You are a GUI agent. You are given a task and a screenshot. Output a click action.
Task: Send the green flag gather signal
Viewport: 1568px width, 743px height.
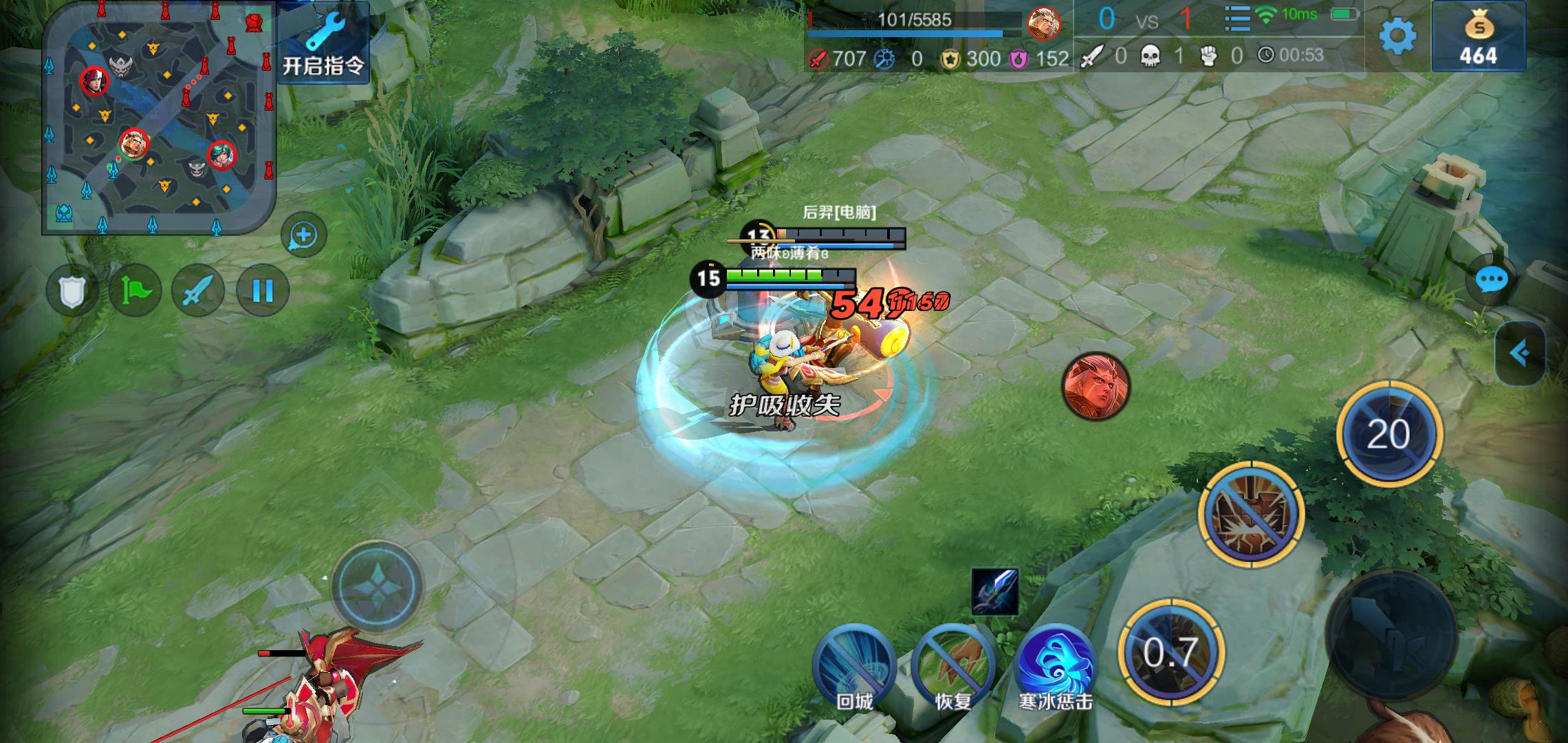point(135,291)
